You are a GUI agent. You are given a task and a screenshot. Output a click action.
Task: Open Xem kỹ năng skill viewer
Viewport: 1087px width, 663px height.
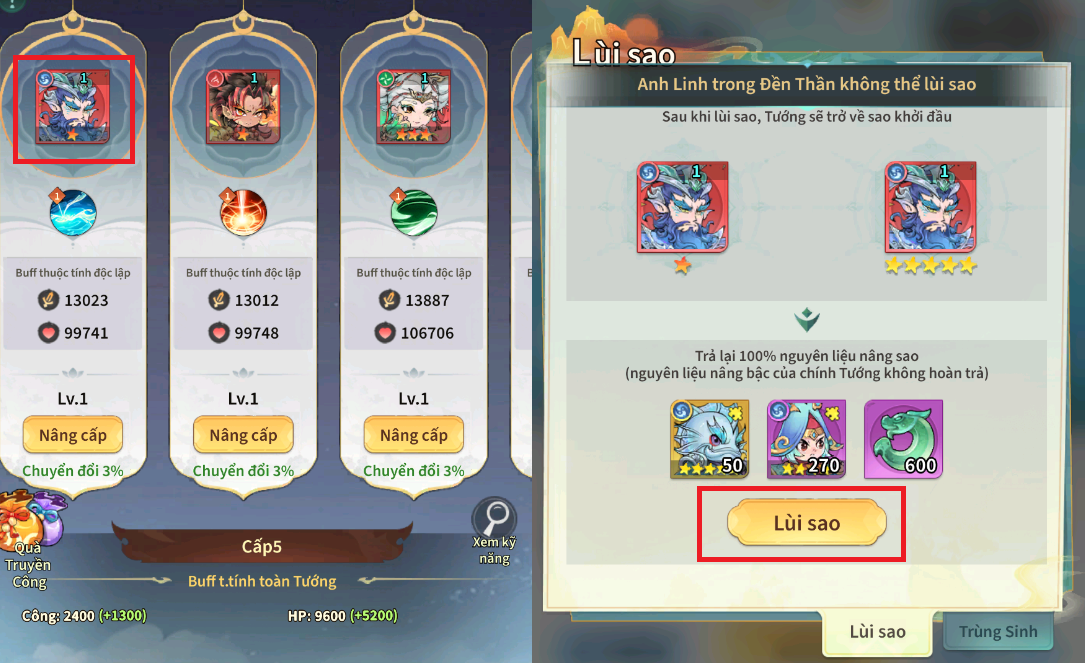pyautogui.click(x=494, y=528)
